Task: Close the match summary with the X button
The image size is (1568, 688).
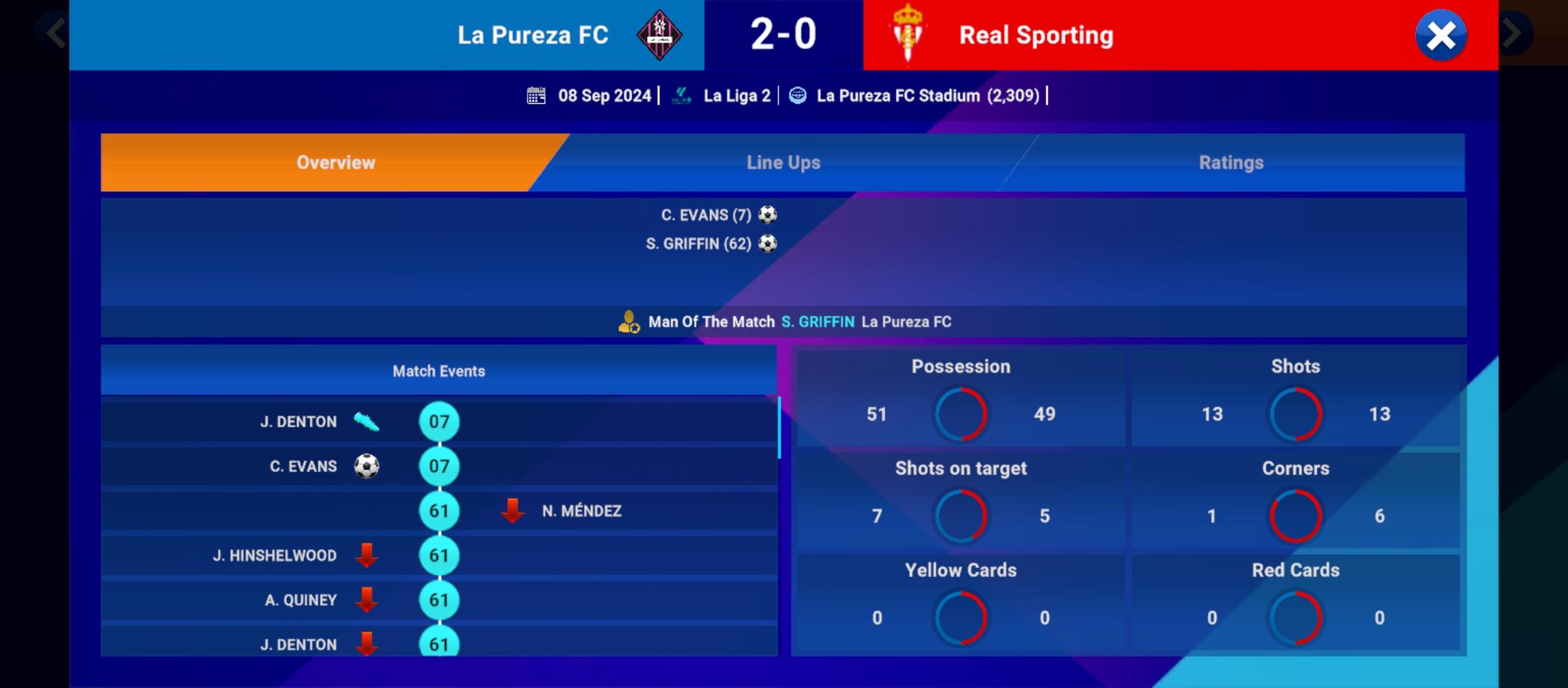Action: coord(1442,36)
